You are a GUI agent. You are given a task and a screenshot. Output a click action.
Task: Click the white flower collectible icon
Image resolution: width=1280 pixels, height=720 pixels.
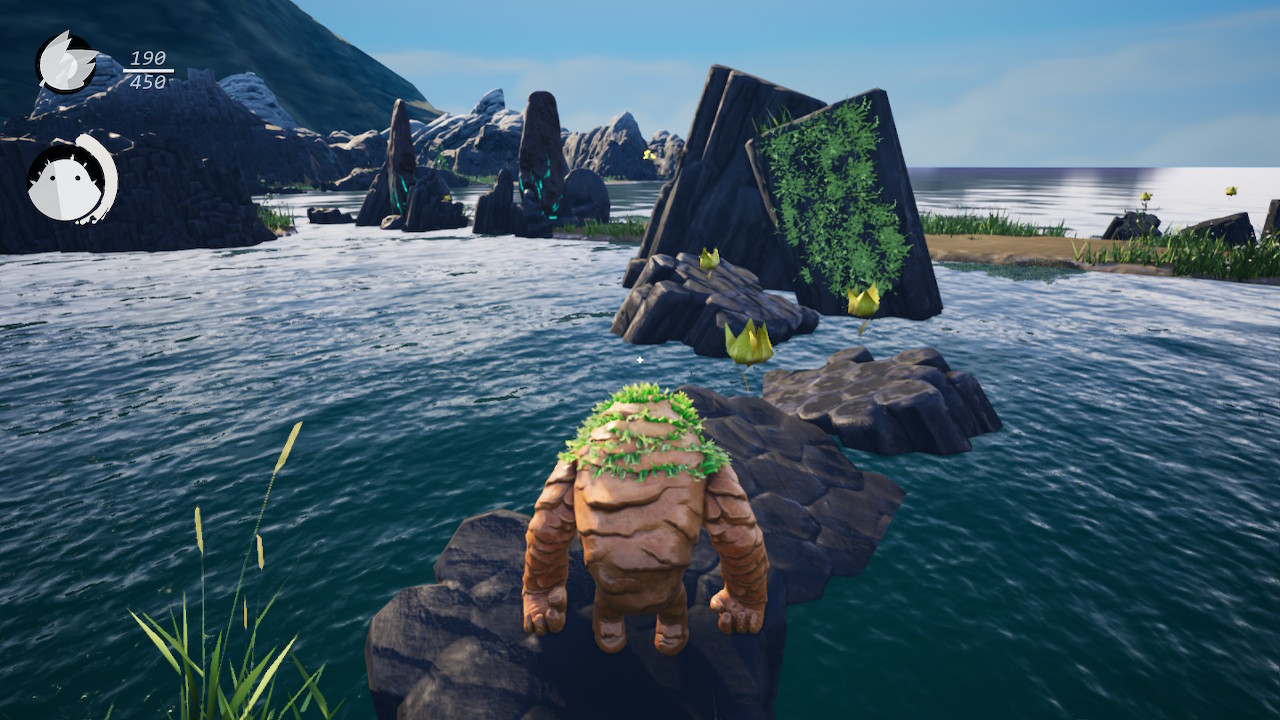[x=66, y=62]
